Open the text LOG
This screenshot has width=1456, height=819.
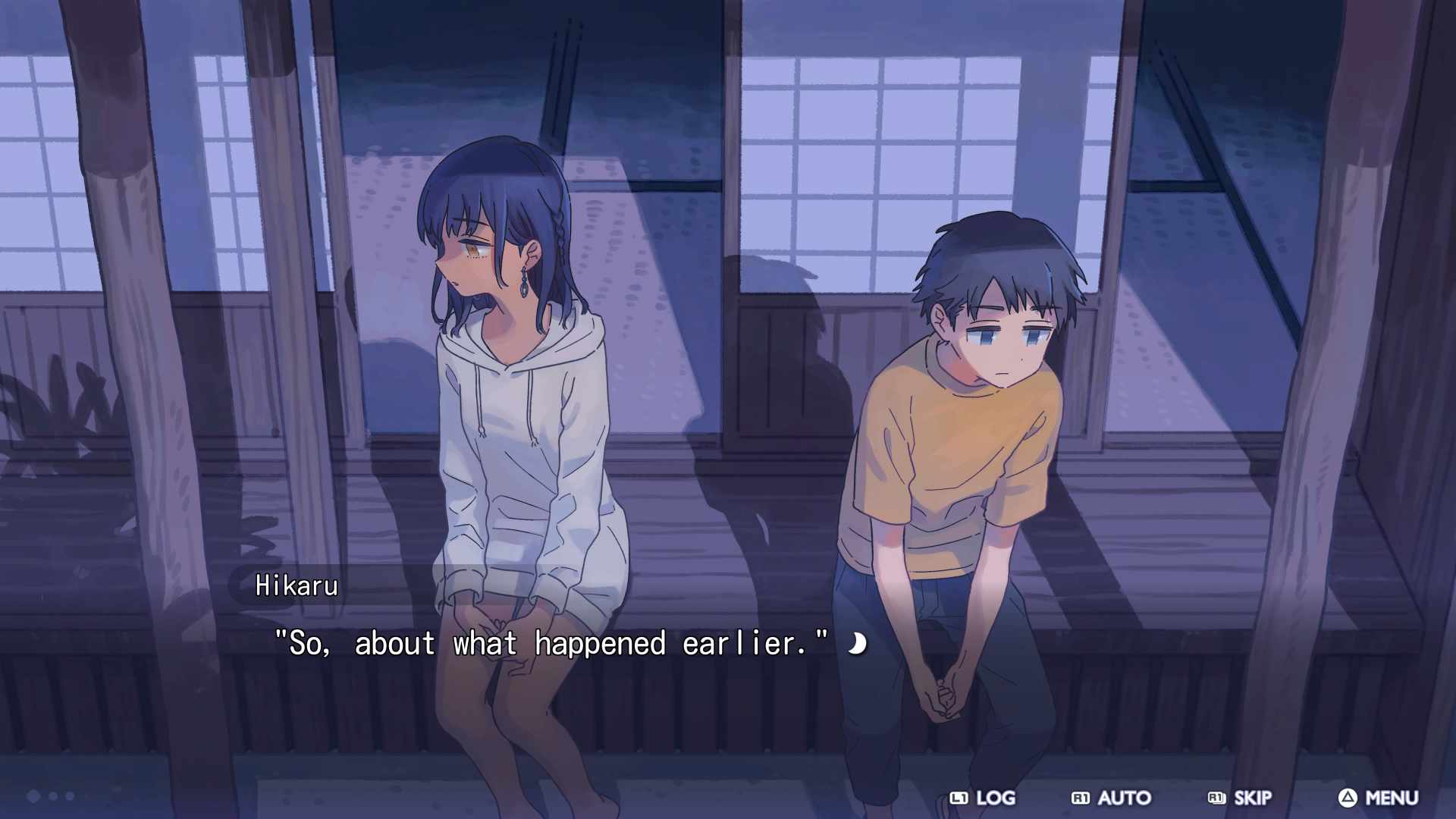996,799
